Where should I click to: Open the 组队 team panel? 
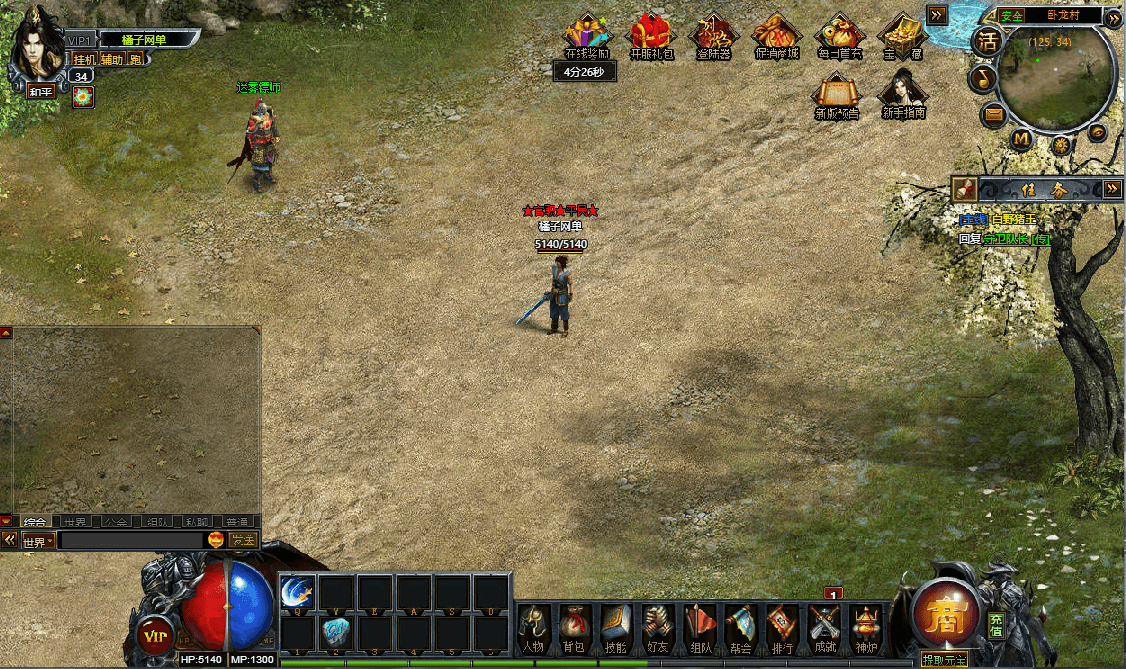click(x=699, y=626)
